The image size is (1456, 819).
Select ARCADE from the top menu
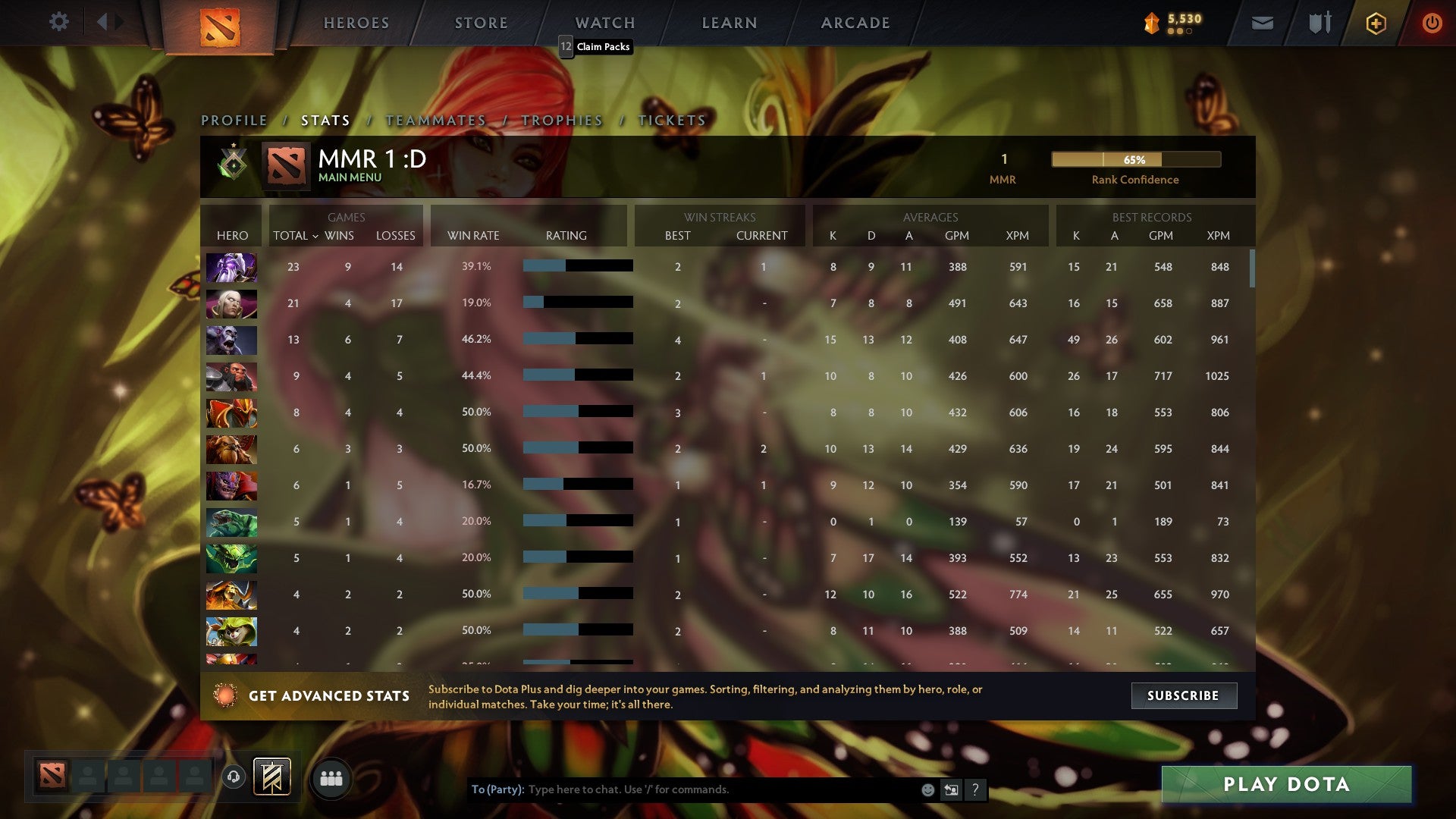(x=855, y=23)
